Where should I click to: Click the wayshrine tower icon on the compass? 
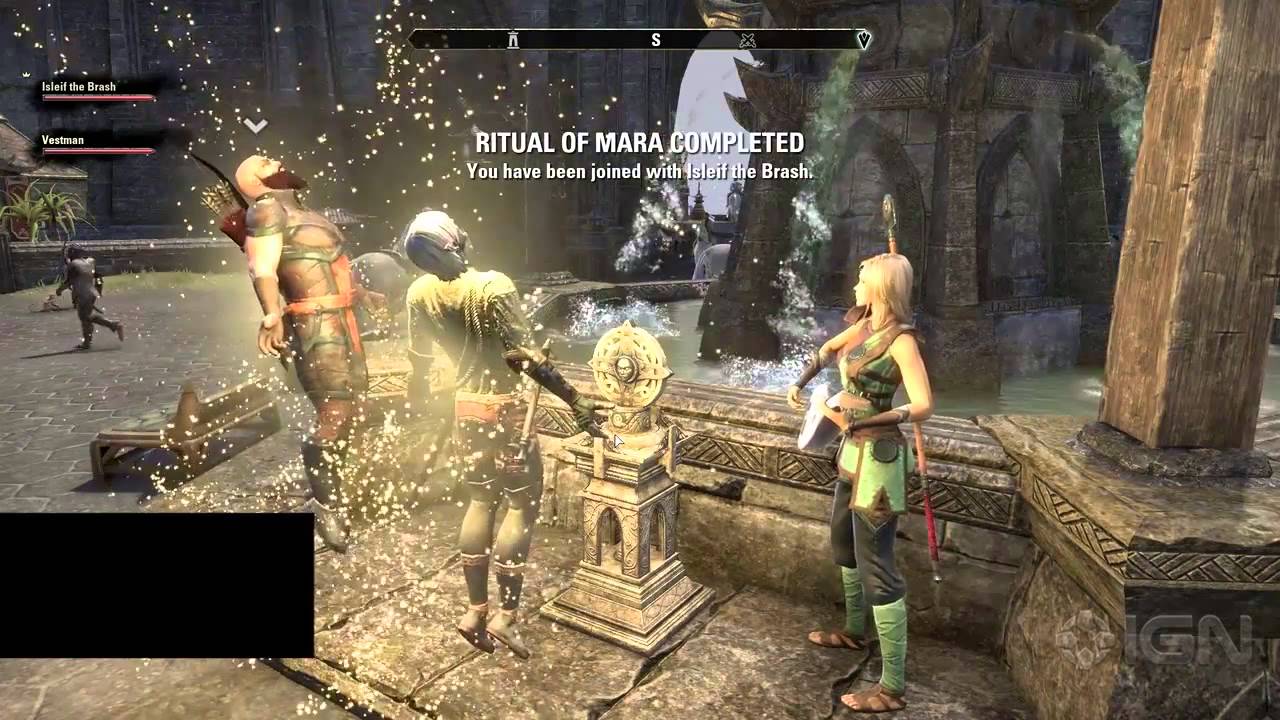(511, 42)
